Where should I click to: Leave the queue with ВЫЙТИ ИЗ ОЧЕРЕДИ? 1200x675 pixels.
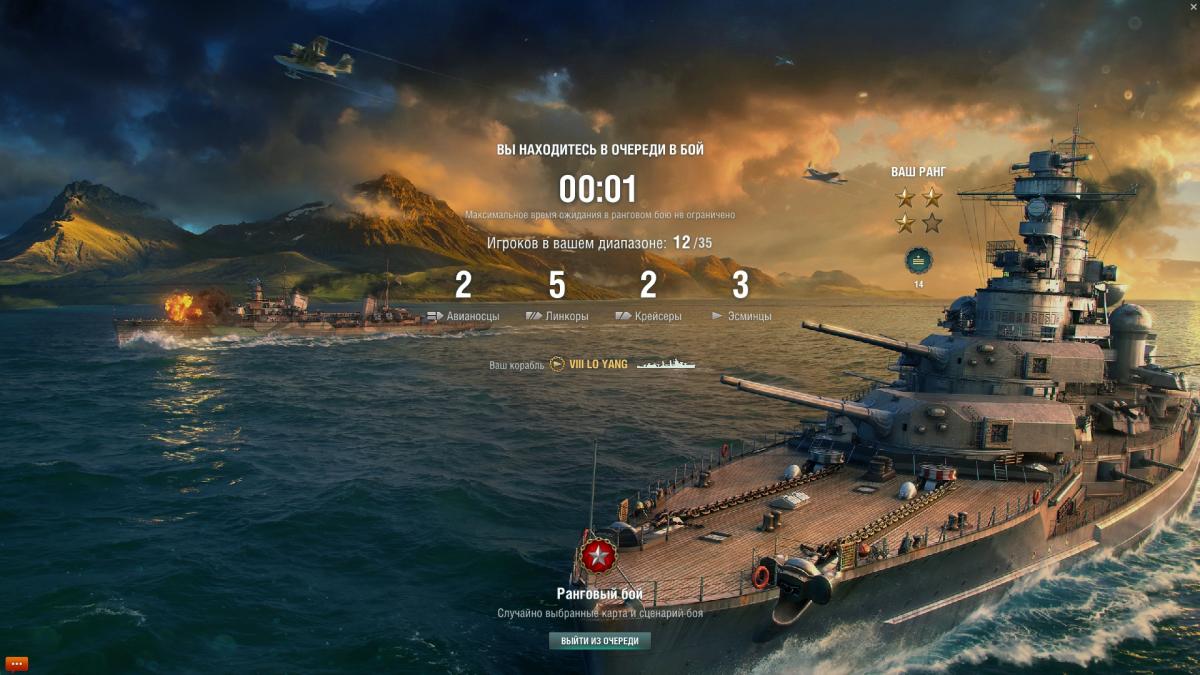click(x=599, y=641)
